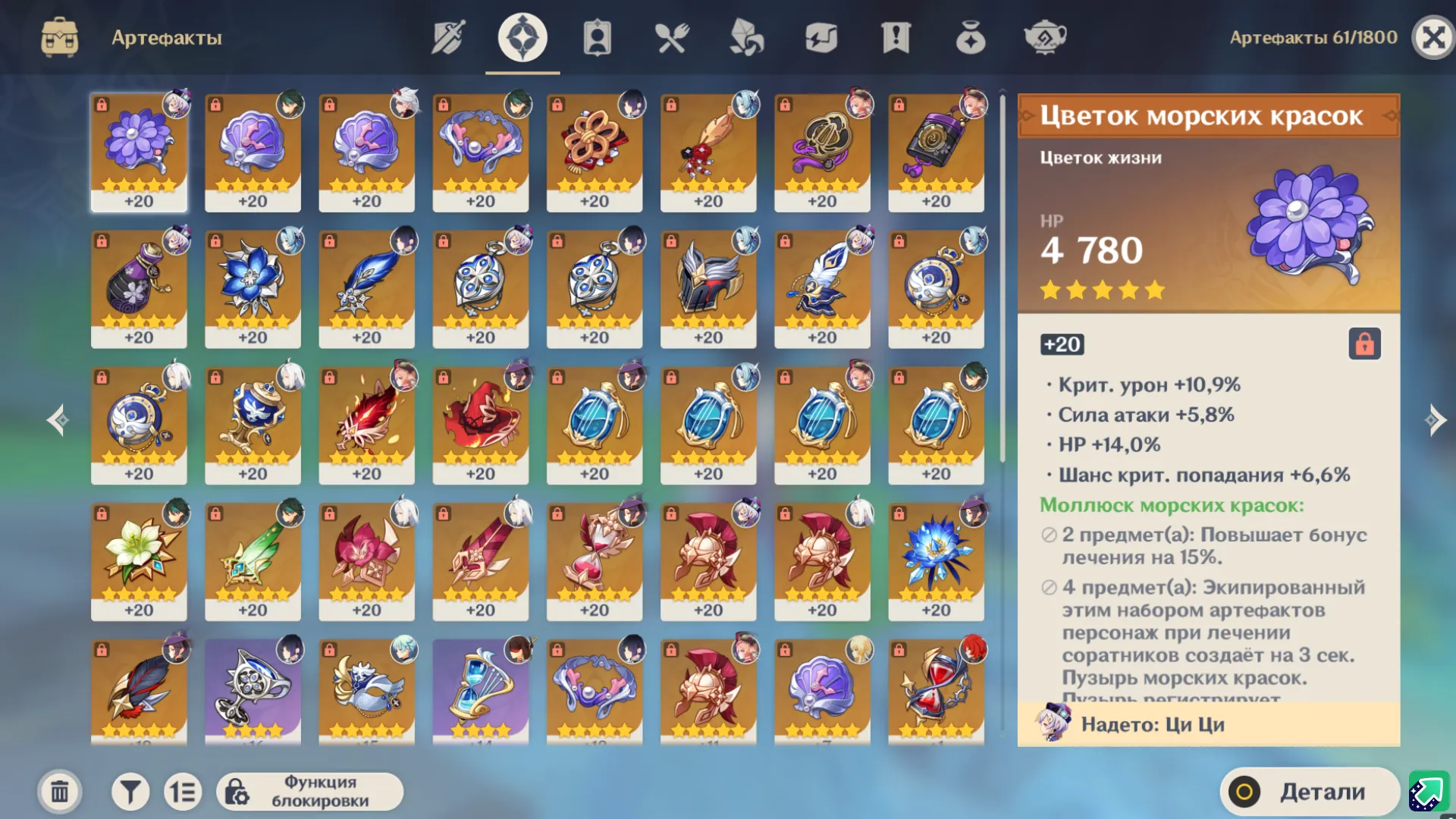
Task: Click Надето: Ци Ци equipped character entry
Action: (1206, 724)
